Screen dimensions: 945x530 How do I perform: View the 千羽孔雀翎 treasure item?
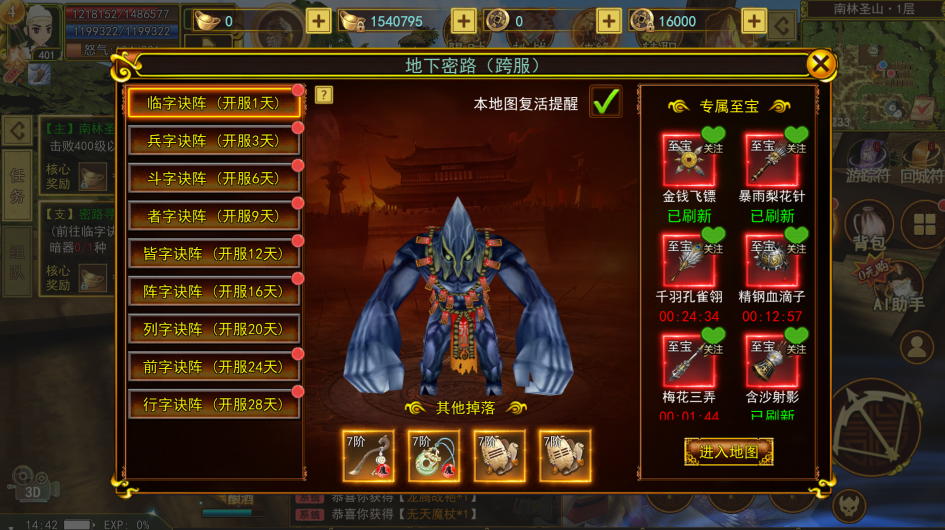tap(688, 260)
